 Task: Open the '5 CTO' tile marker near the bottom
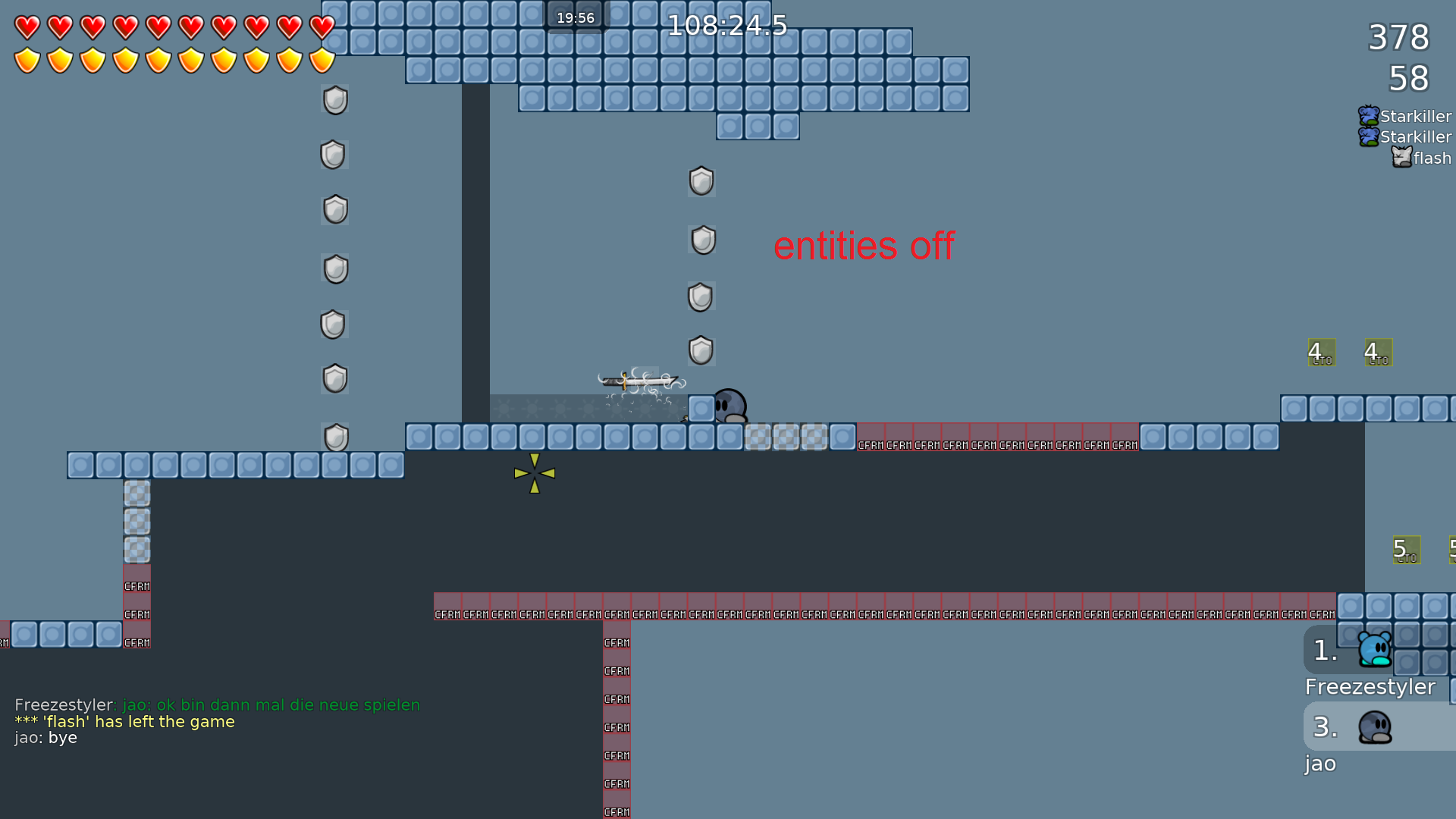pyautogui.click(x=1407, y=549)
